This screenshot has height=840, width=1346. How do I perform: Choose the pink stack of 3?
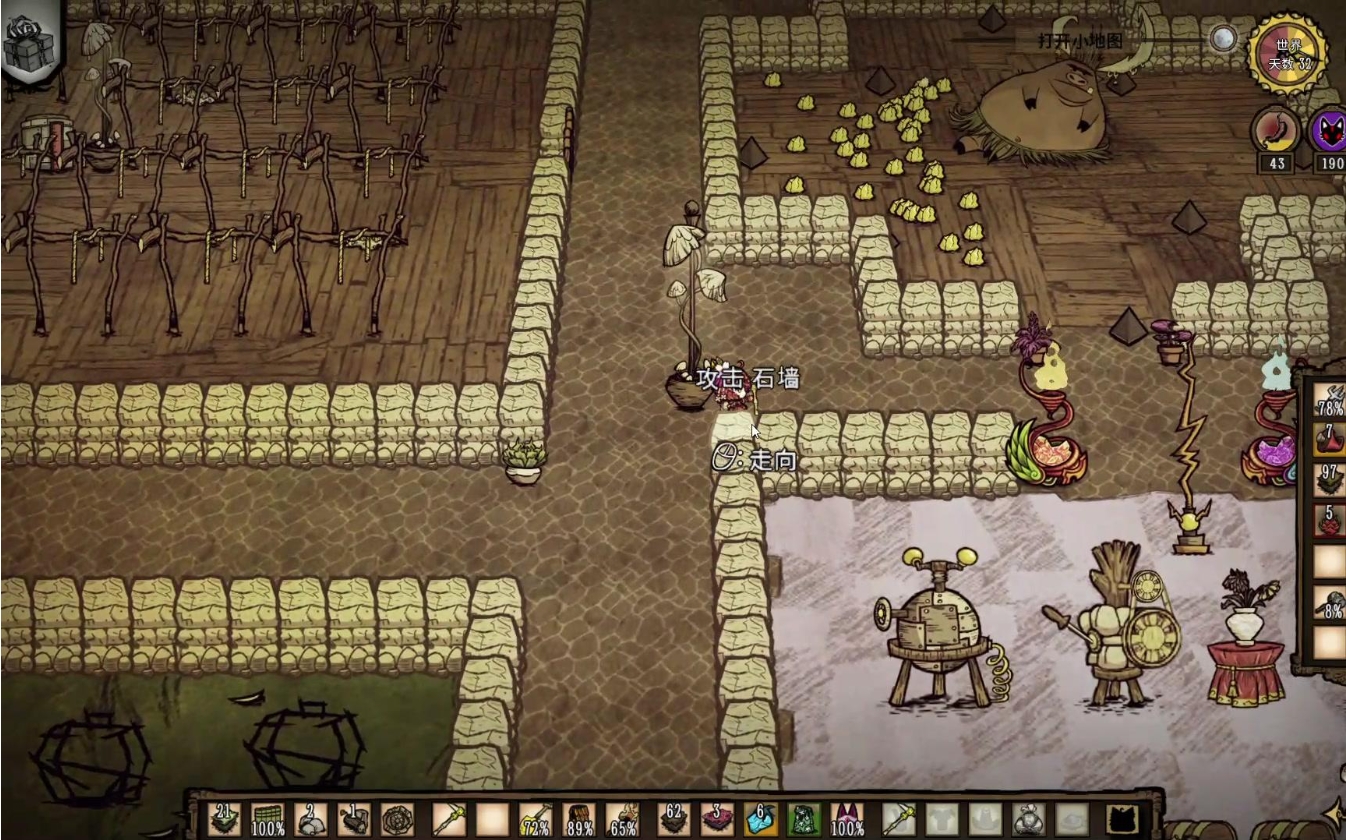(717, 820)
